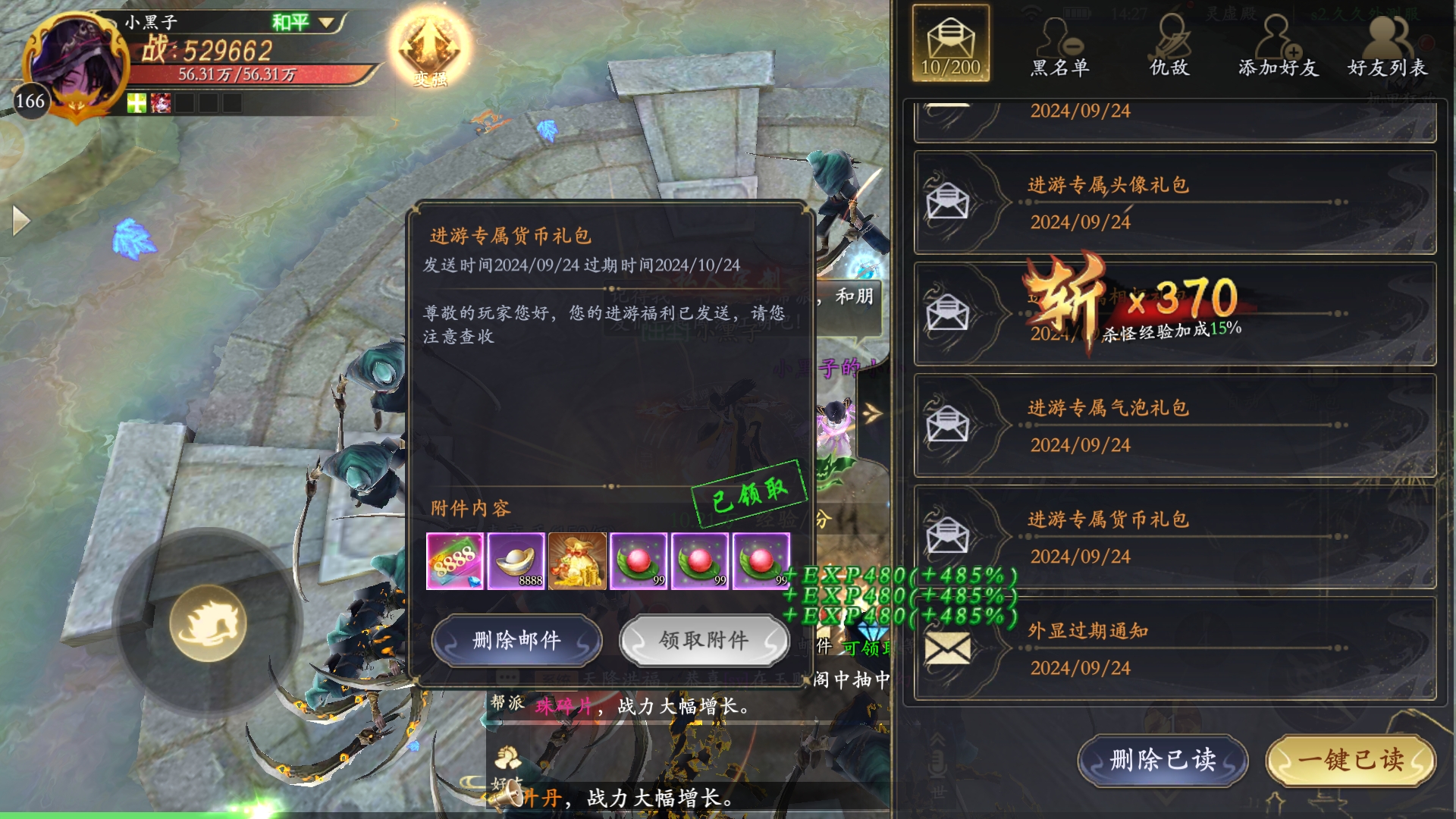
Task: Delete this mail with 删除邮件
Action: (516, 641)
